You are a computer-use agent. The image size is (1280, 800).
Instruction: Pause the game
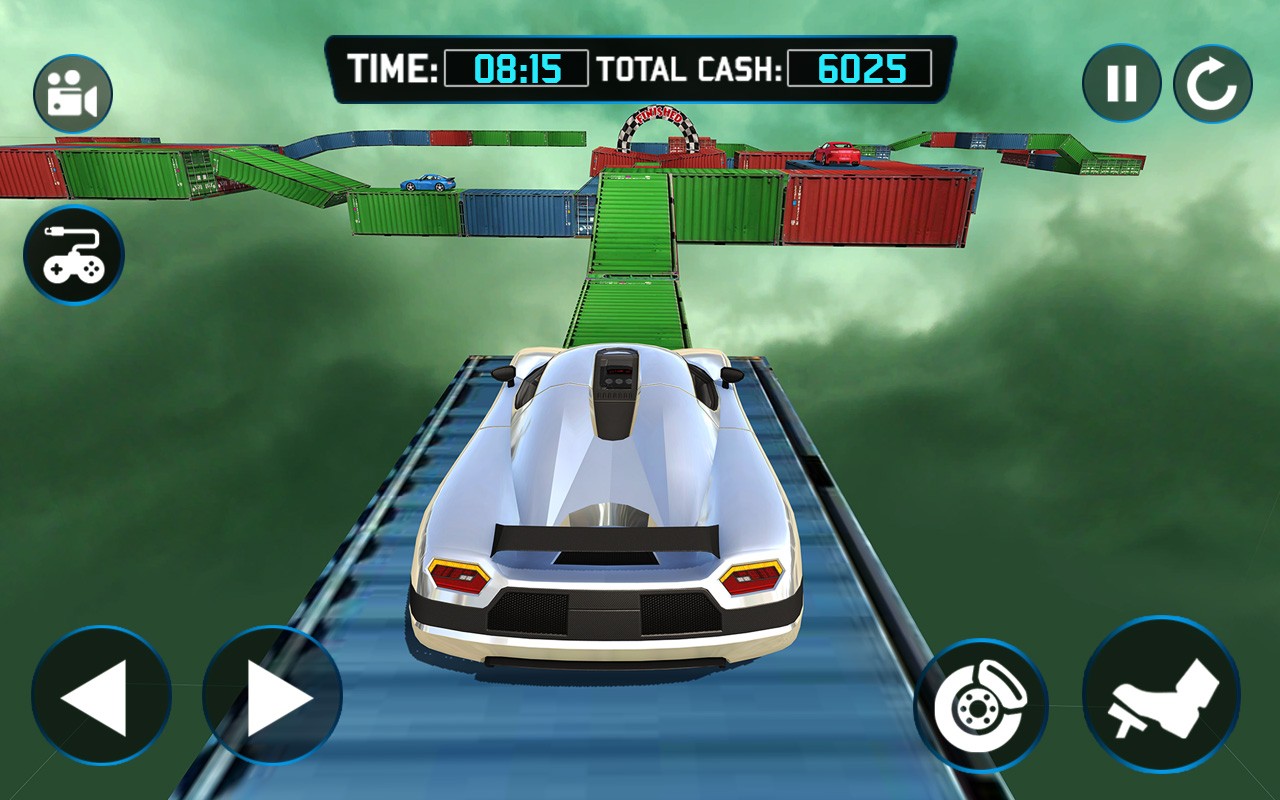point(1121,83)
